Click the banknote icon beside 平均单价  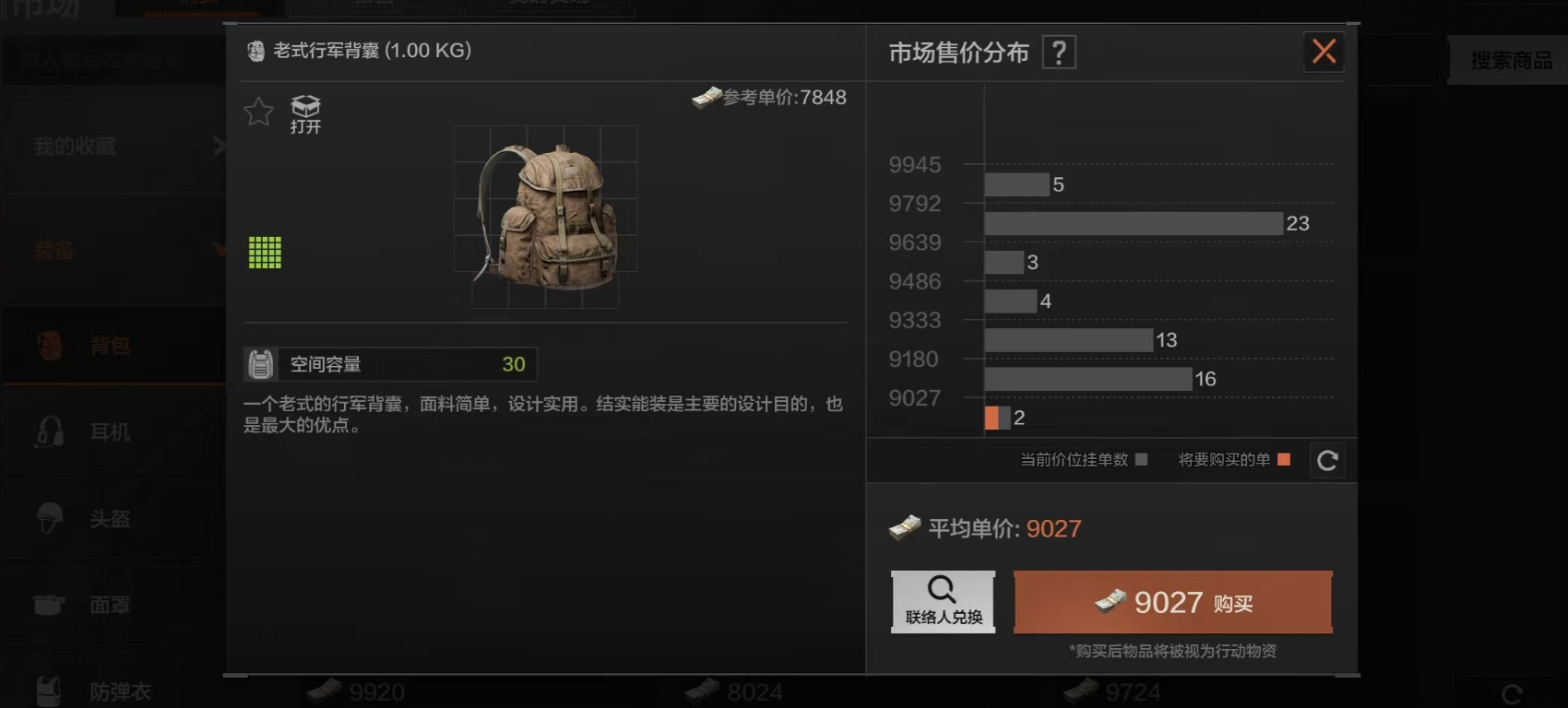906,527
